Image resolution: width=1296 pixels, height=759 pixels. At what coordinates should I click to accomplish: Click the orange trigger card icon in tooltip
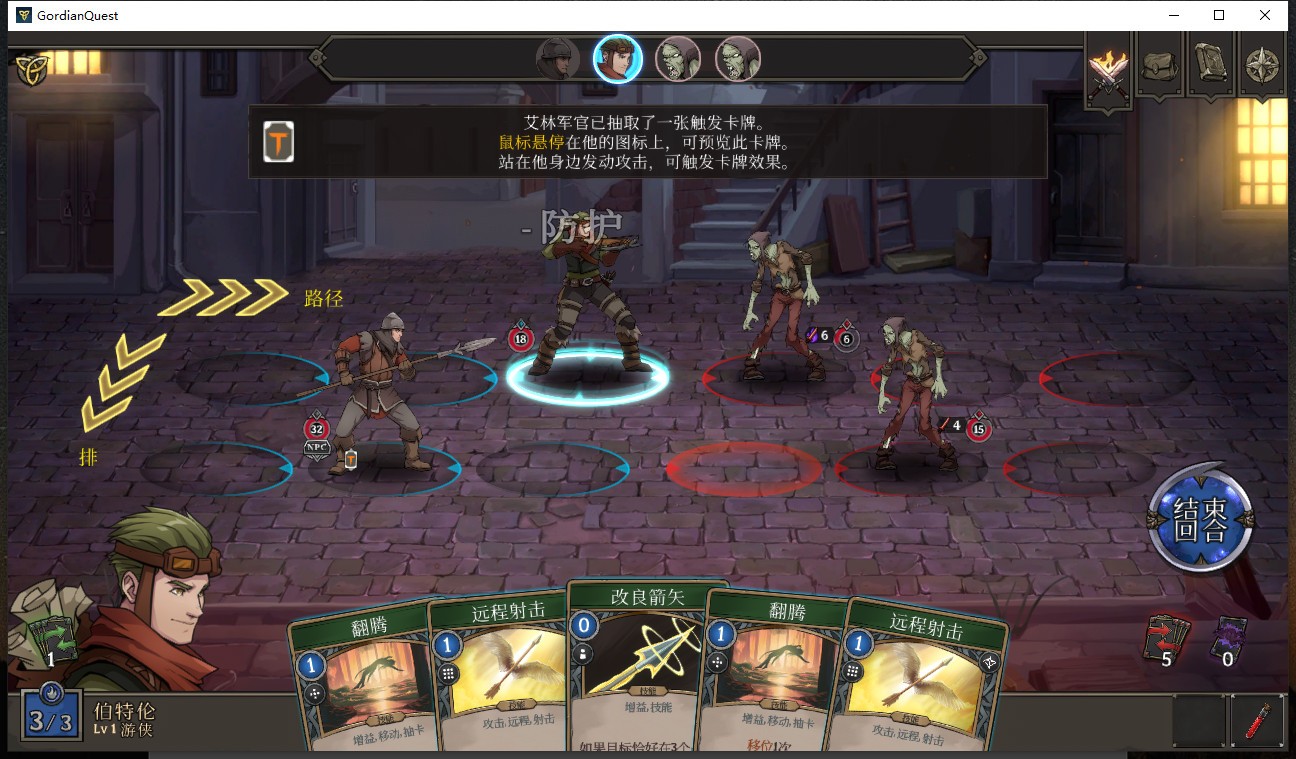[278, 142]
